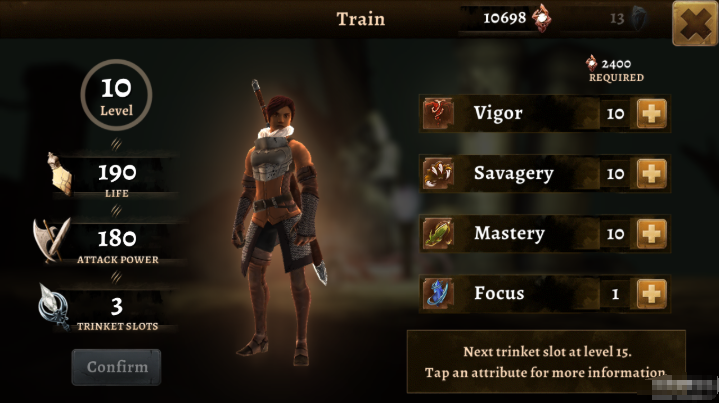Close the Train screen
719x403 pixels.
point(694,25)
